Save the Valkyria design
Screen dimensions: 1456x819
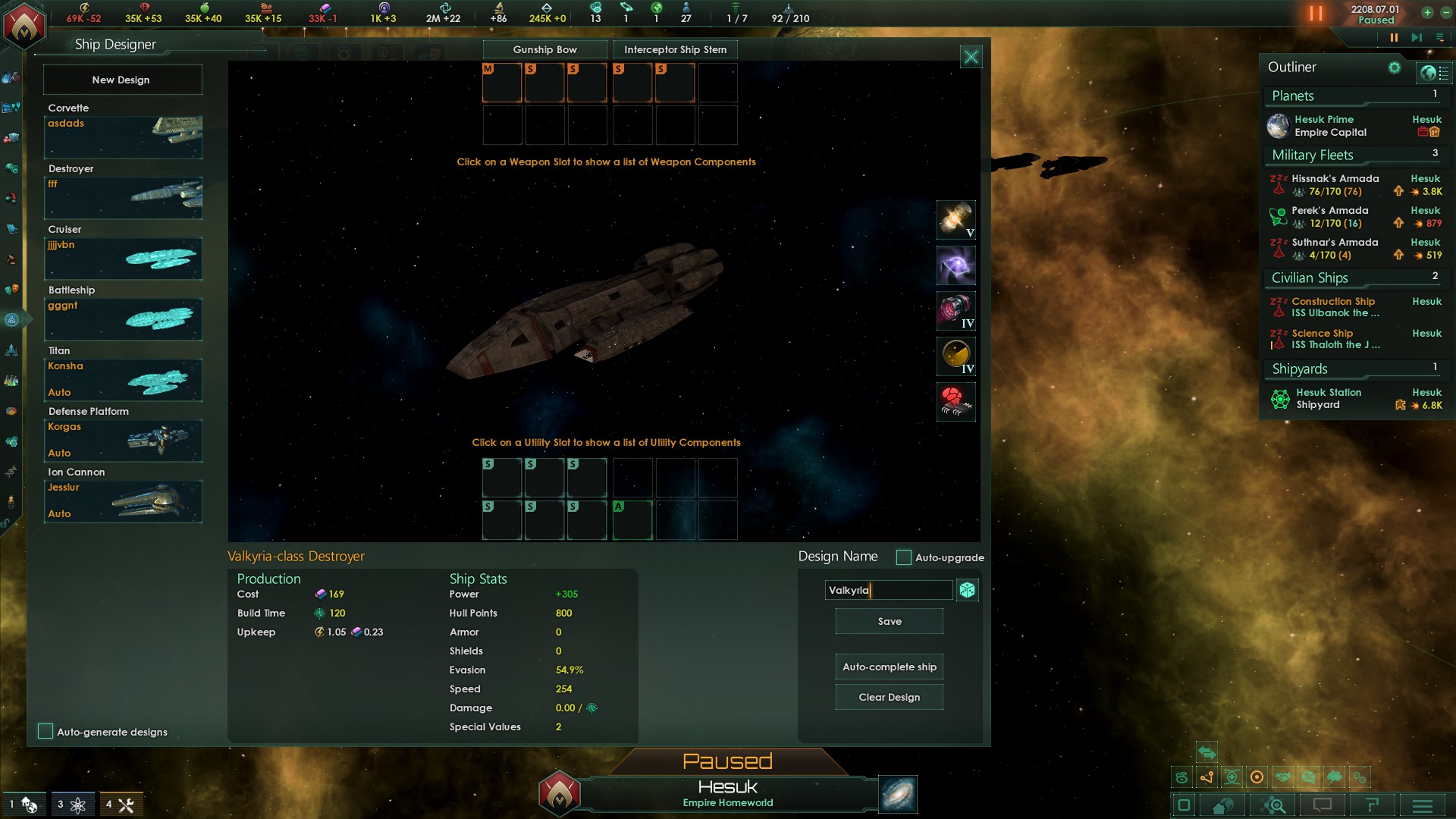pyautogui.click(x=889, y=621)
